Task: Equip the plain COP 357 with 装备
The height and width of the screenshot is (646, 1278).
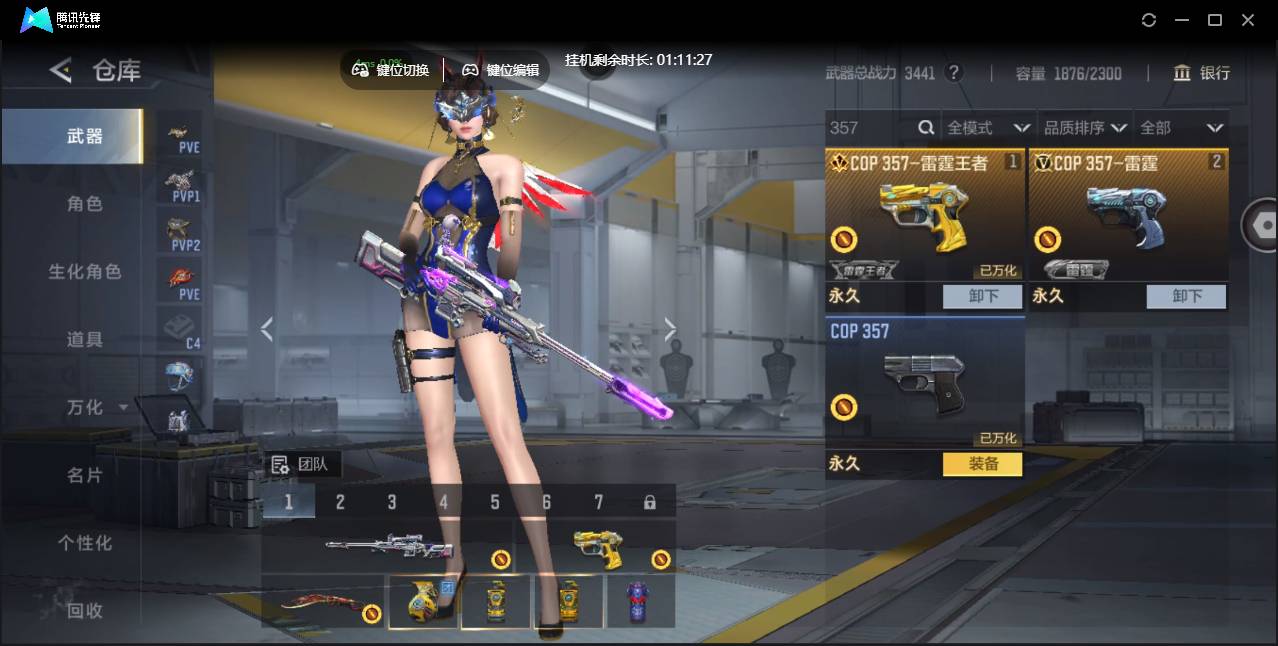Action: click(x=982, y=464)
